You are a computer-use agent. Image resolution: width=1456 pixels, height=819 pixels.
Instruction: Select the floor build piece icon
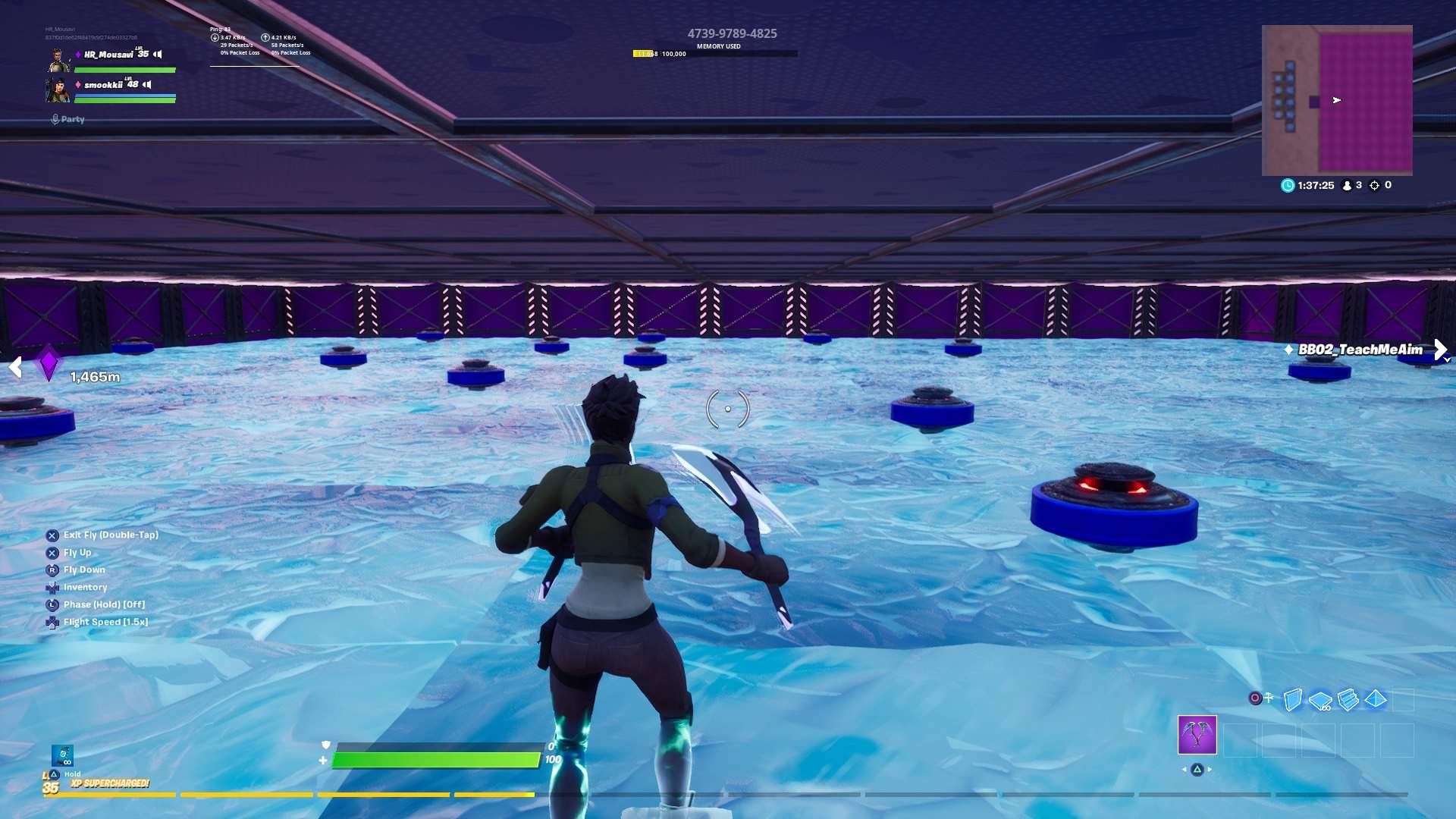1319,699
